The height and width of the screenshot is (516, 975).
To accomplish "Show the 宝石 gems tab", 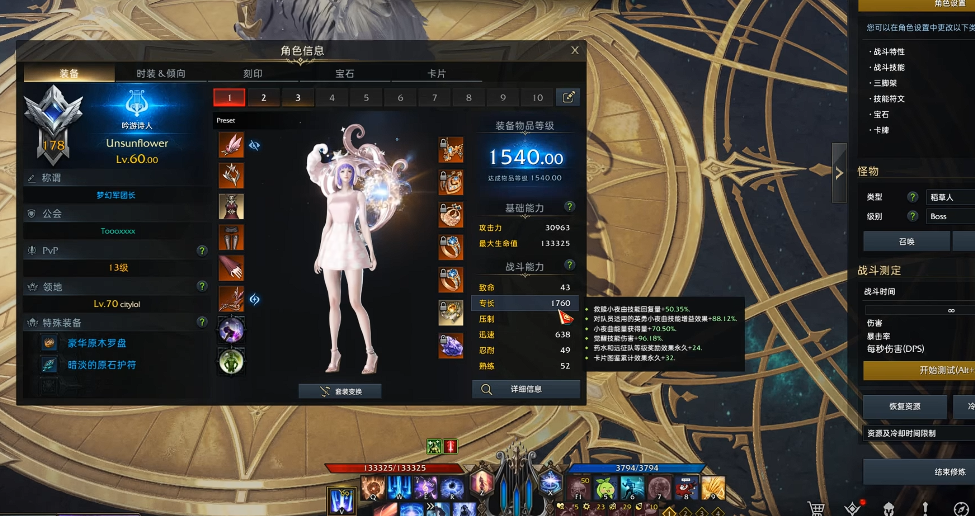I will pyautogui.click(x=345, y=73).
